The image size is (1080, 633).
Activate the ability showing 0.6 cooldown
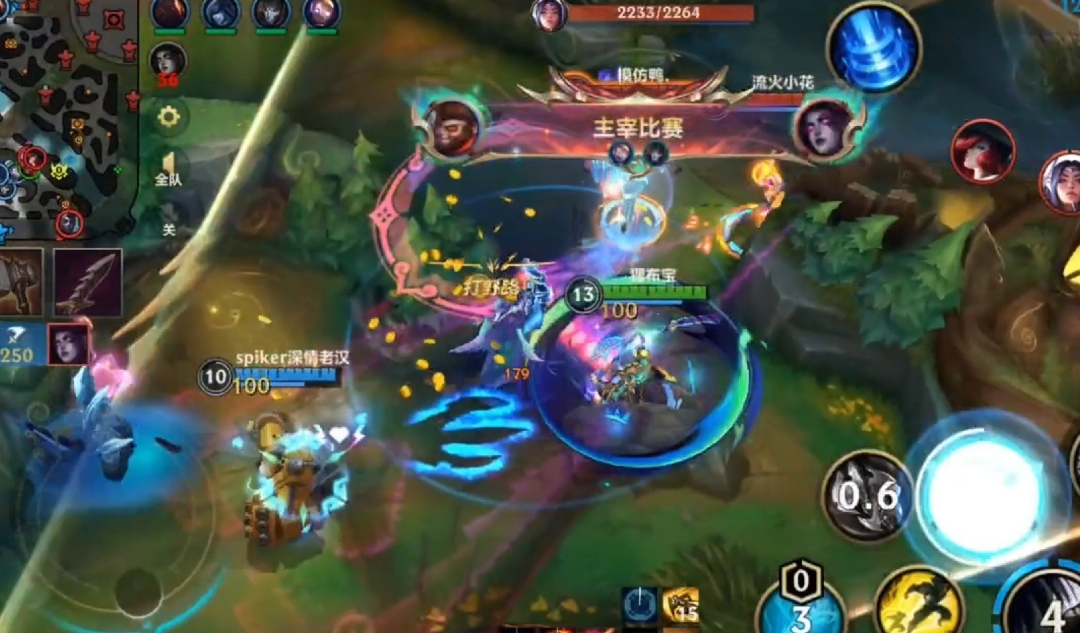866,496
